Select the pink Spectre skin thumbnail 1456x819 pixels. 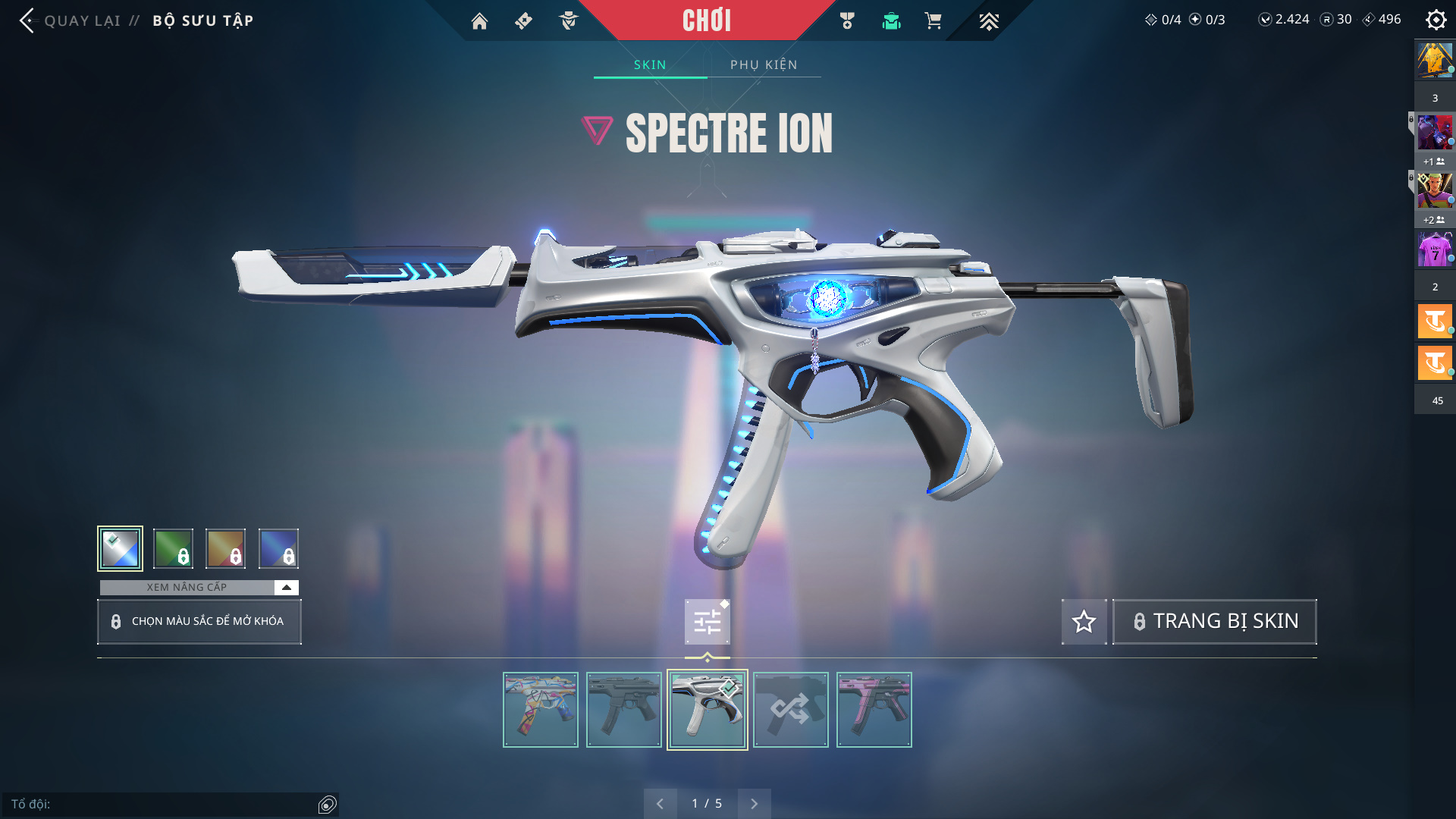coord(874,710)
